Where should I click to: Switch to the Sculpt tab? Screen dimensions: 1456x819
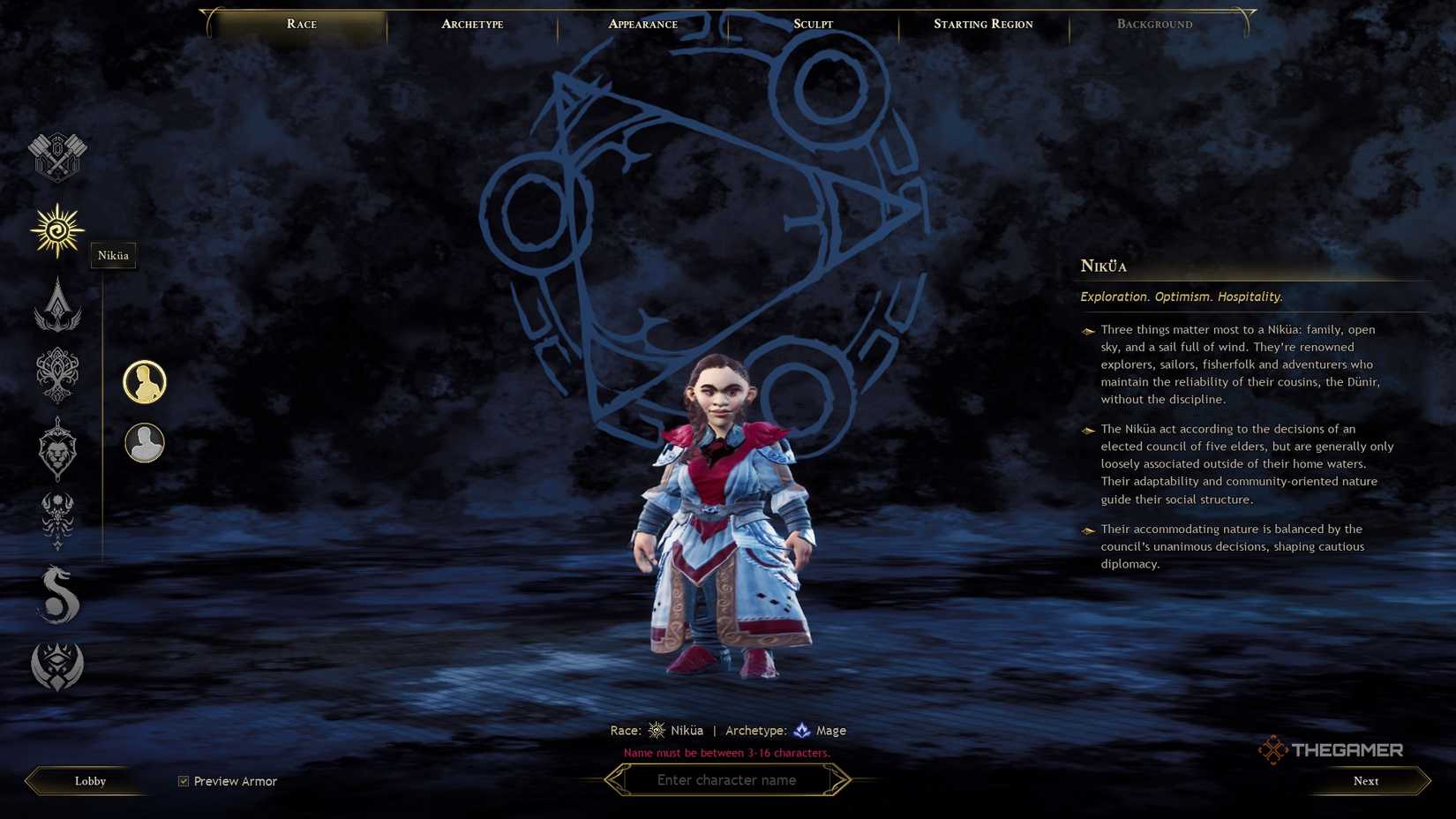click(811, 24)
